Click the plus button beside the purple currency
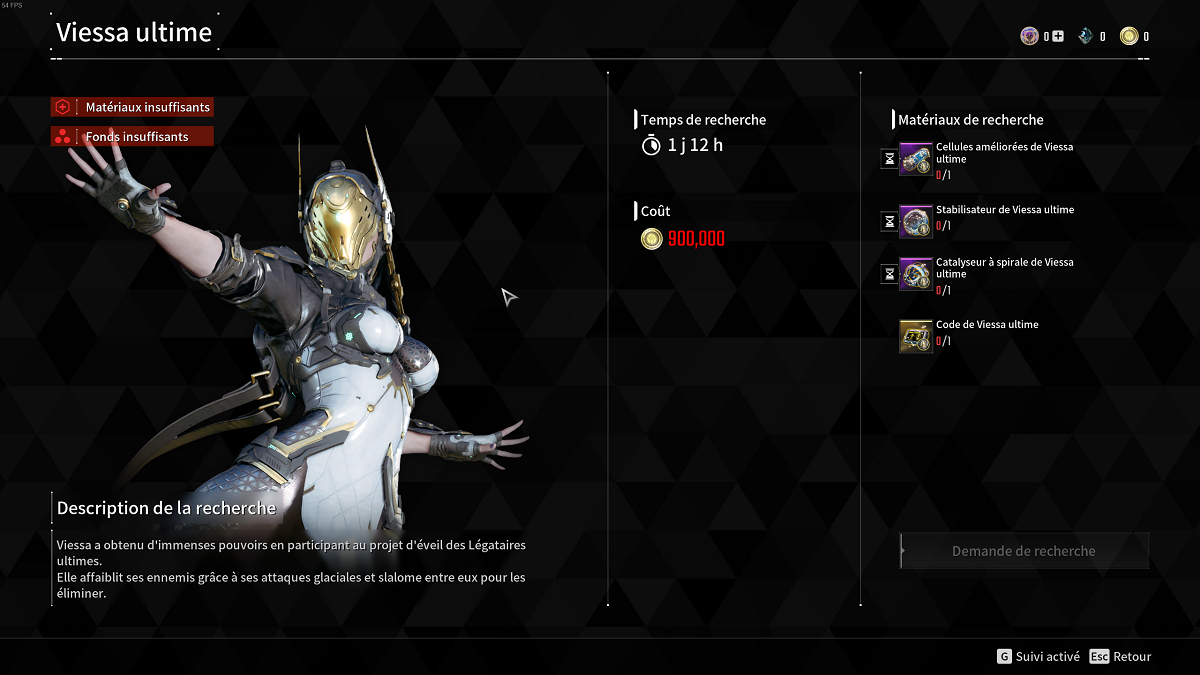1200x675 pixels. click(x=1058, y=37)
